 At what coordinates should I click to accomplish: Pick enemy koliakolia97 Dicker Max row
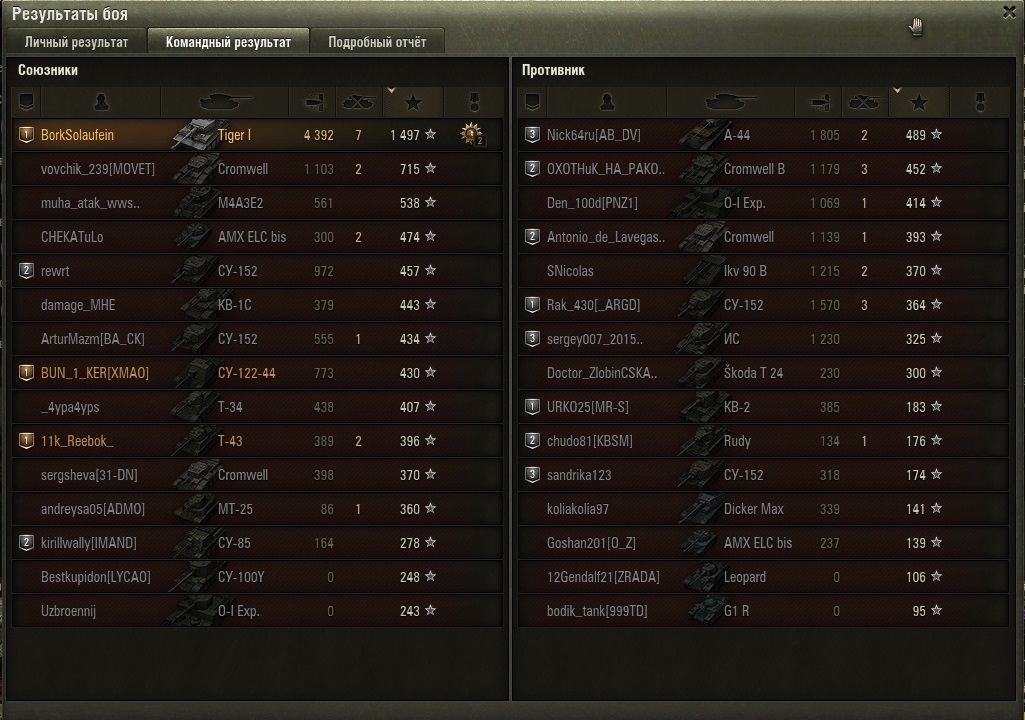coord(763,509)
